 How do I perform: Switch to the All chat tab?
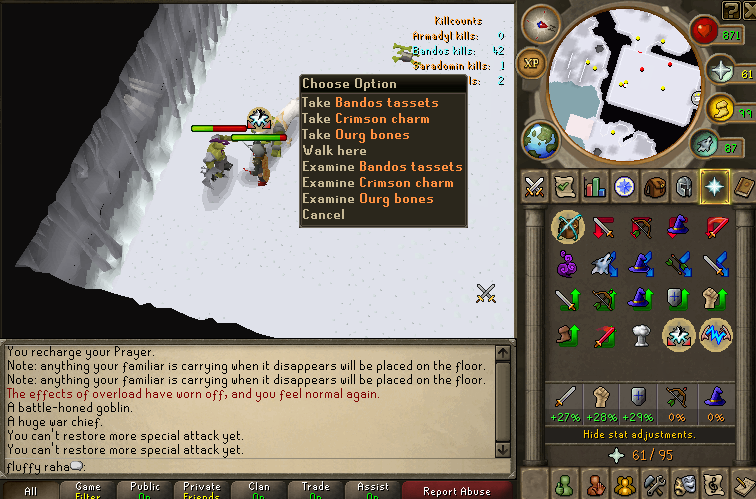click(x=30, y=491)
